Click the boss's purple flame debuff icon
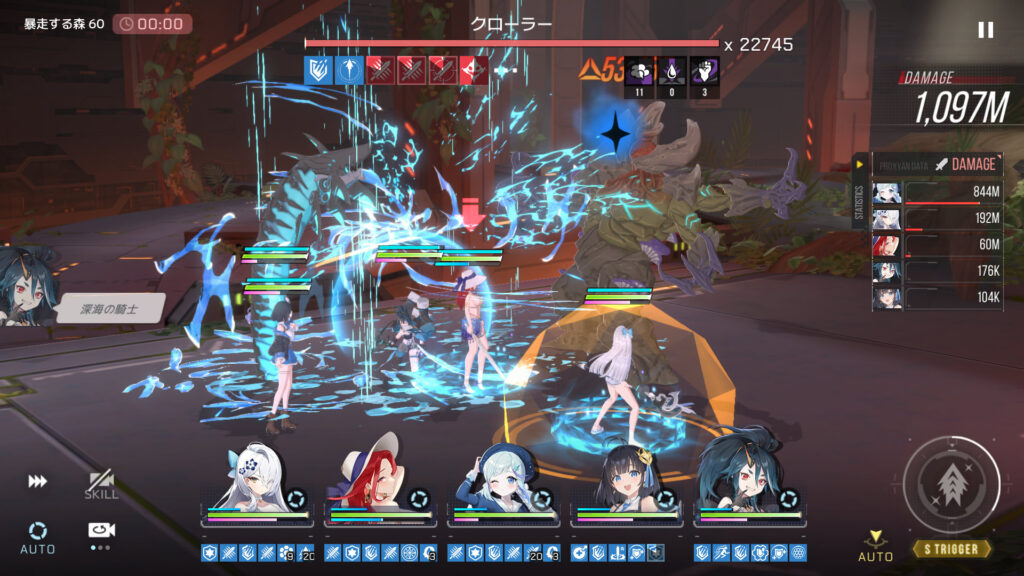 (x=671, y=69)
